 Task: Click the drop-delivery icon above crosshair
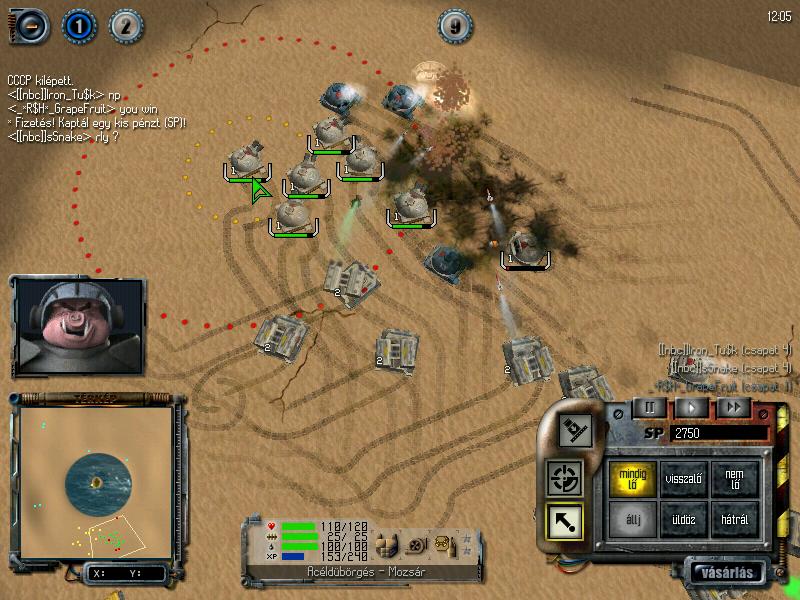click(x=574, y=430)
